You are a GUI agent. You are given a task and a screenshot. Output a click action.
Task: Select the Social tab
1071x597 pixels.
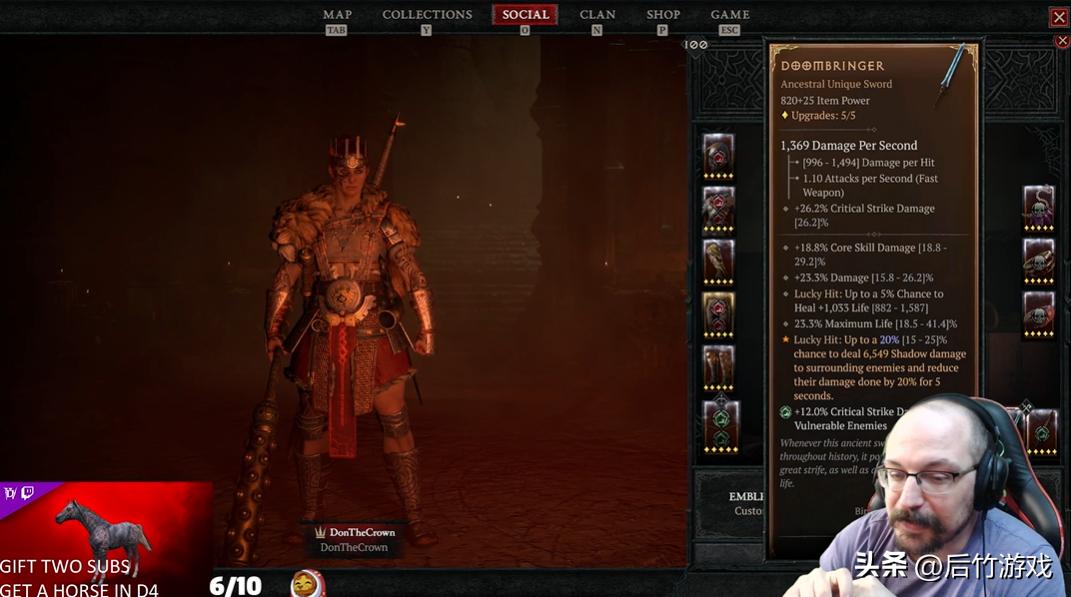(x=525, y=15)
